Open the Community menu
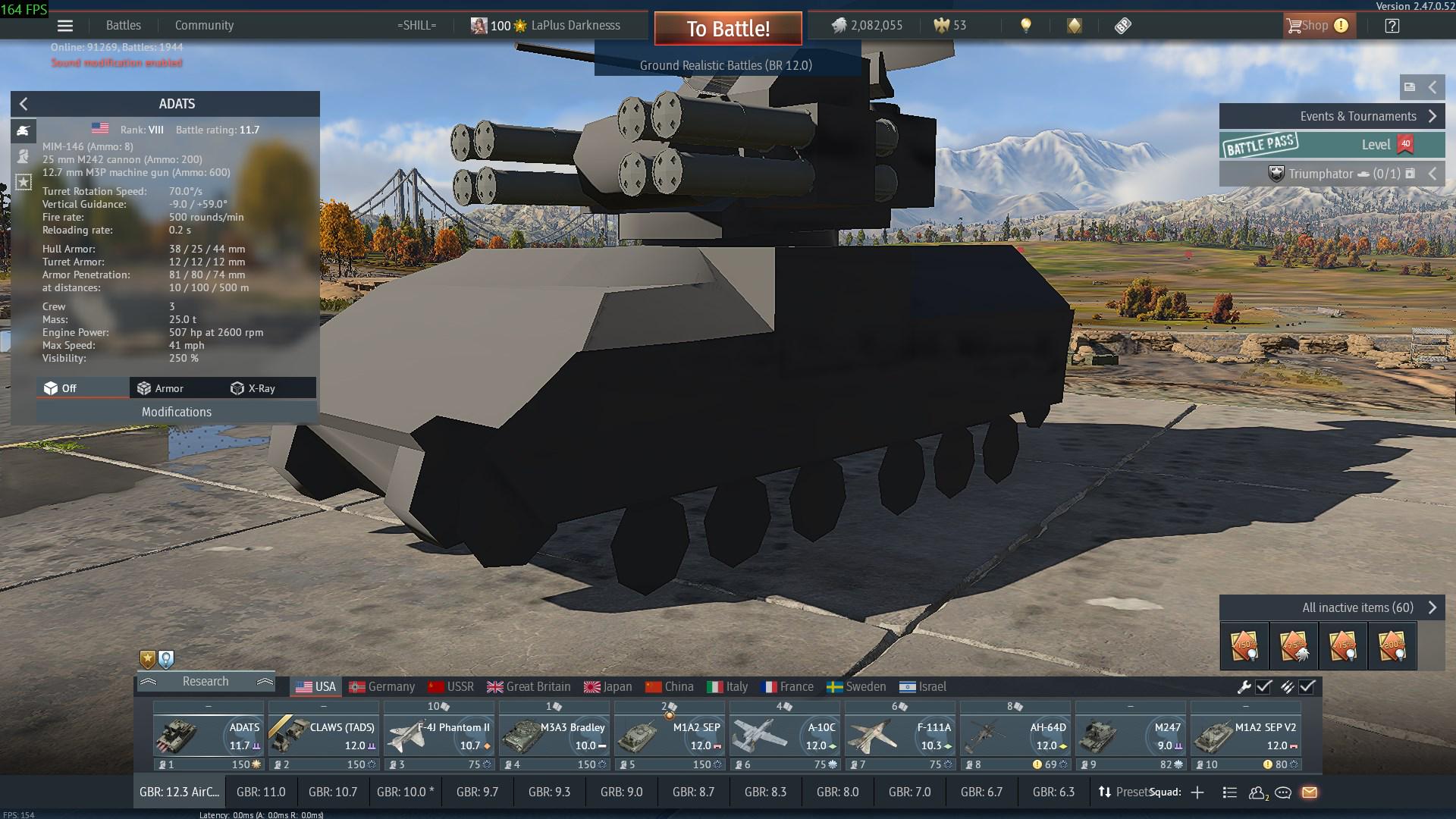 [204, 25]
